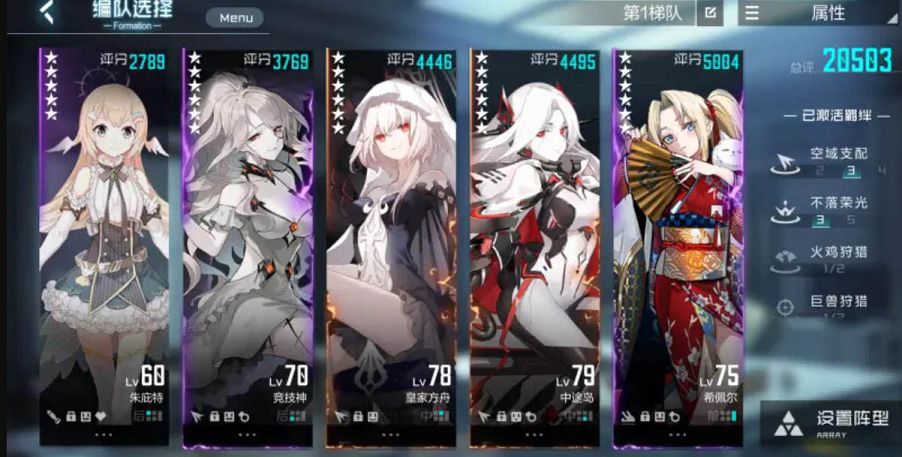
Task: Open the Menu button
Action: [x=236, y=17]
